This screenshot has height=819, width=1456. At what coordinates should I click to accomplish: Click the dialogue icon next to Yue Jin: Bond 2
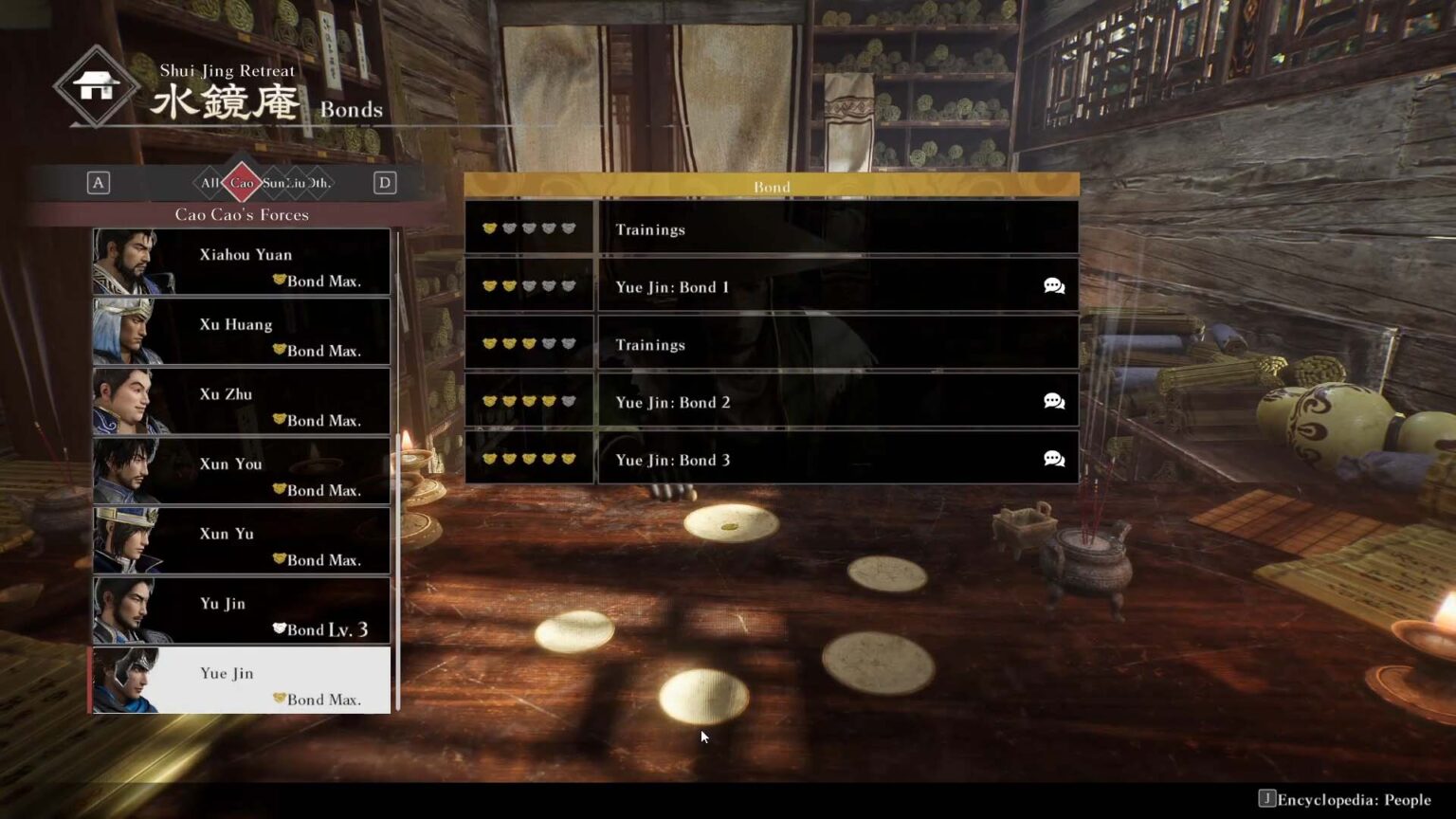(1053, 401)
